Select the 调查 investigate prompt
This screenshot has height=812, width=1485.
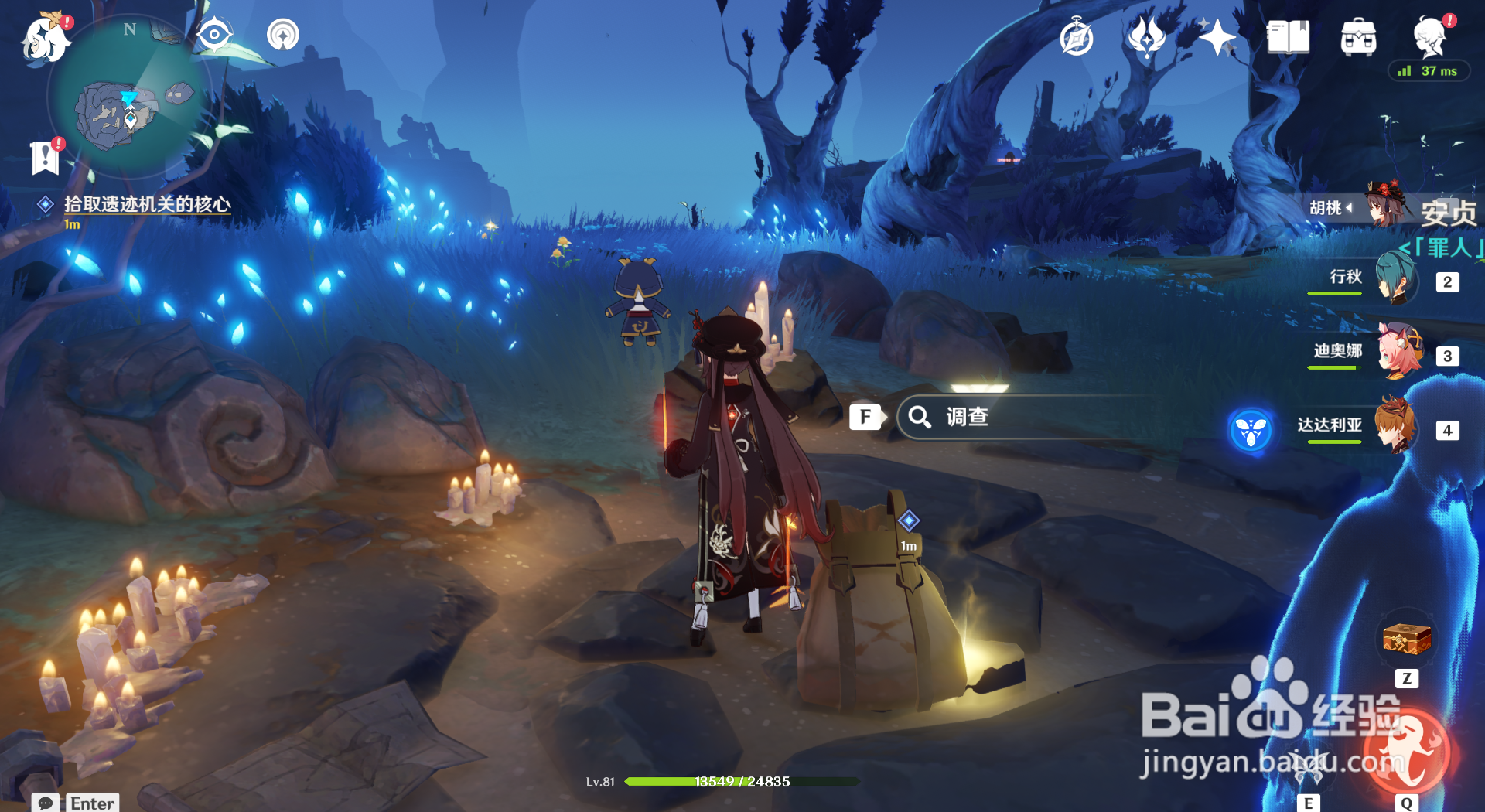point(967,418)
